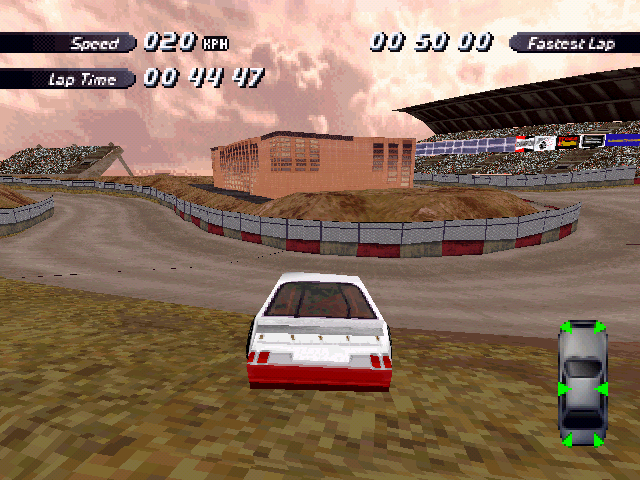Select the Fastest Lap label
Screen dimensions: 640x480
coord(573,43)
